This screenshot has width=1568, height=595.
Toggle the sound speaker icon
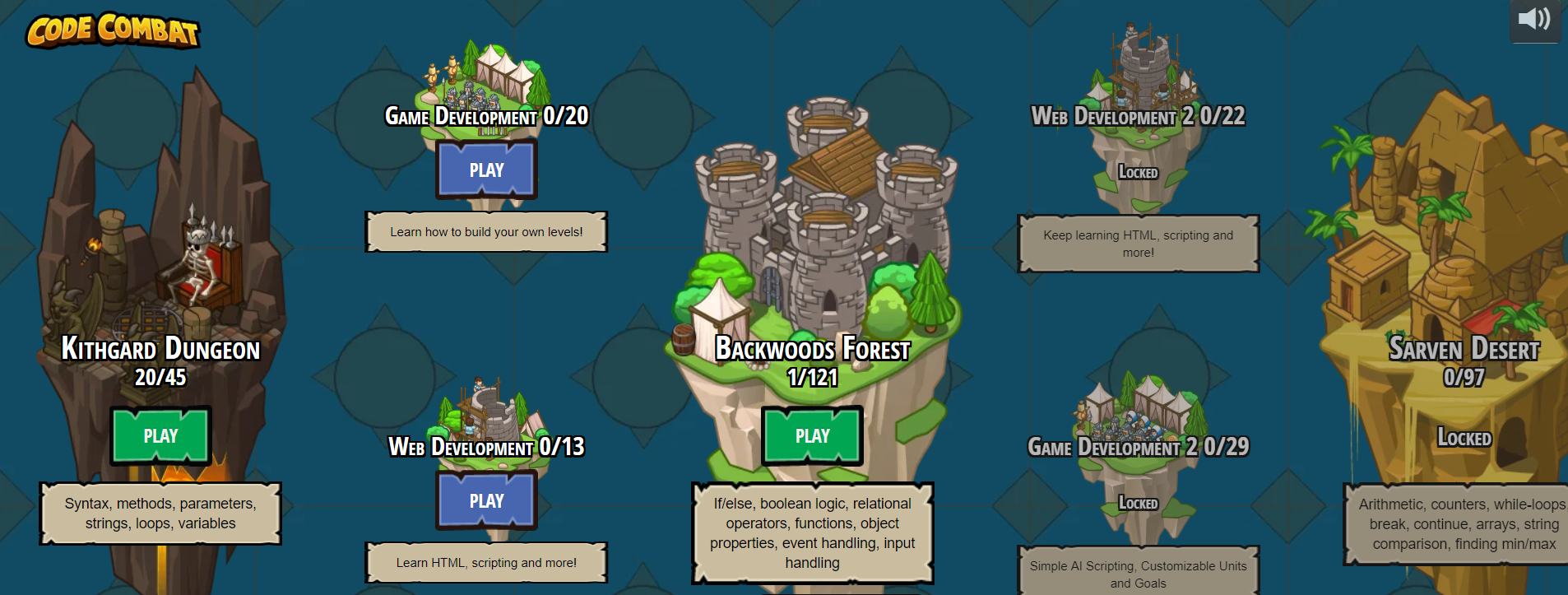pos(1534,19)
